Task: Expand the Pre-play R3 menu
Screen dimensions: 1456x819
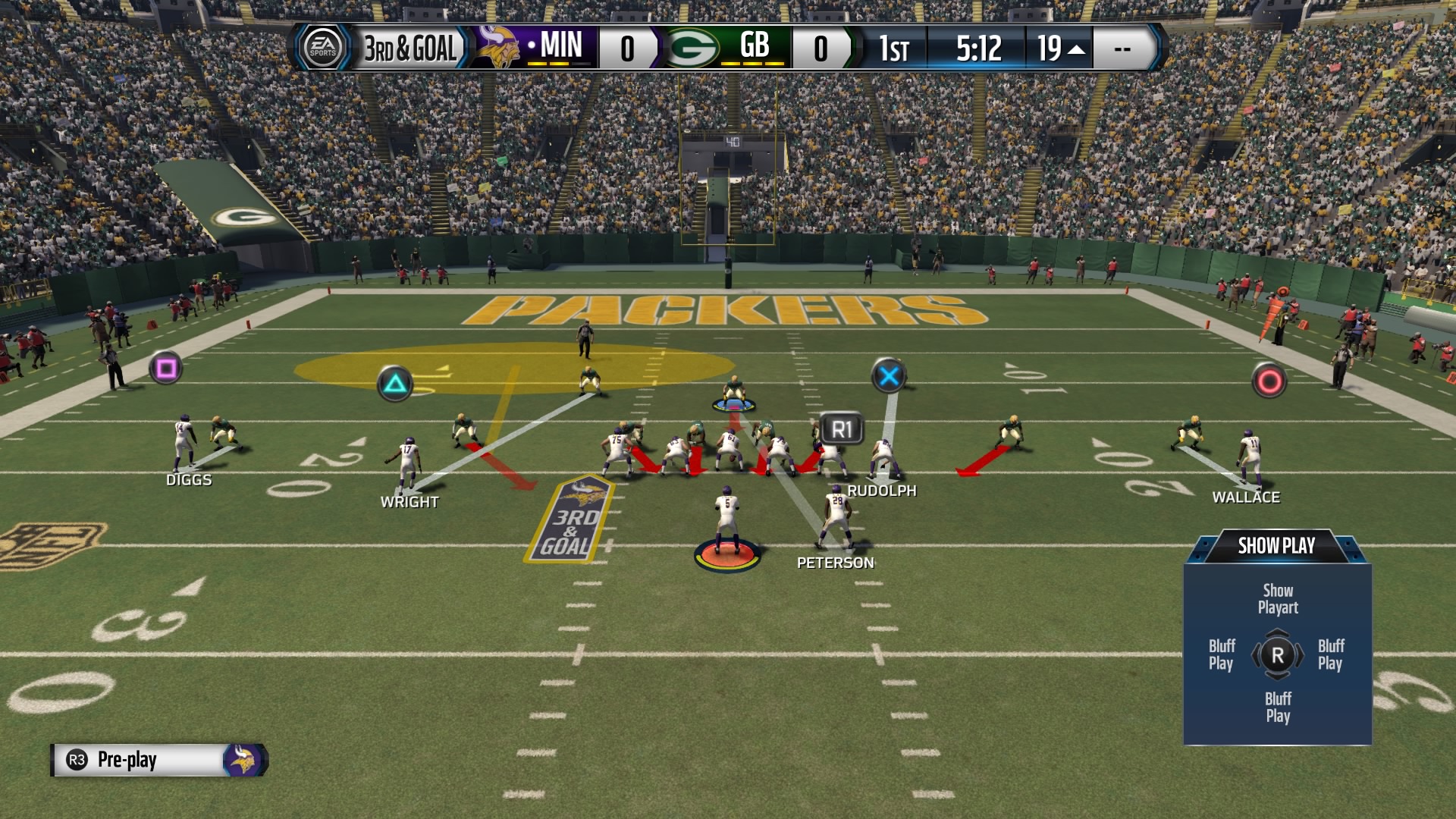Action: [x=75, y=761]
